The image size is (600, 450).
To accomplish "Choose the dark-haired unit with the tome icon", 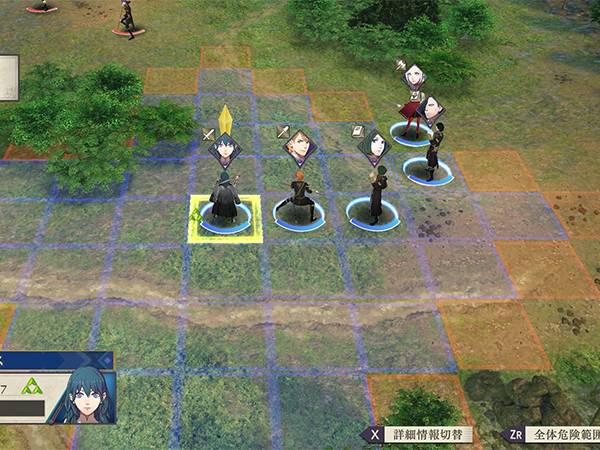I will click(376, 195).
